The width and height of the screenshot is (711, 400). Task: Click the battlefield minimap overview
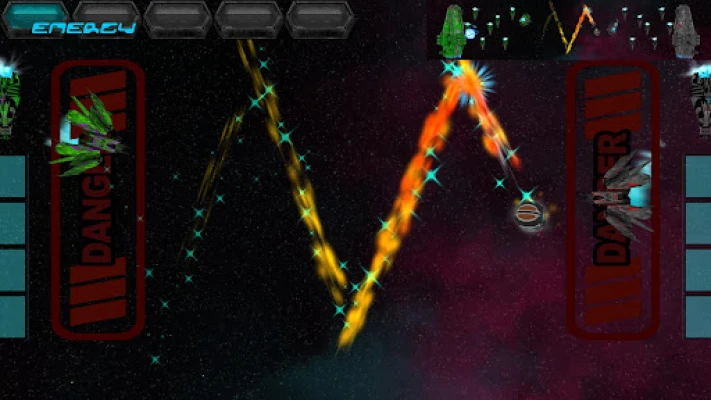(569, 30)
